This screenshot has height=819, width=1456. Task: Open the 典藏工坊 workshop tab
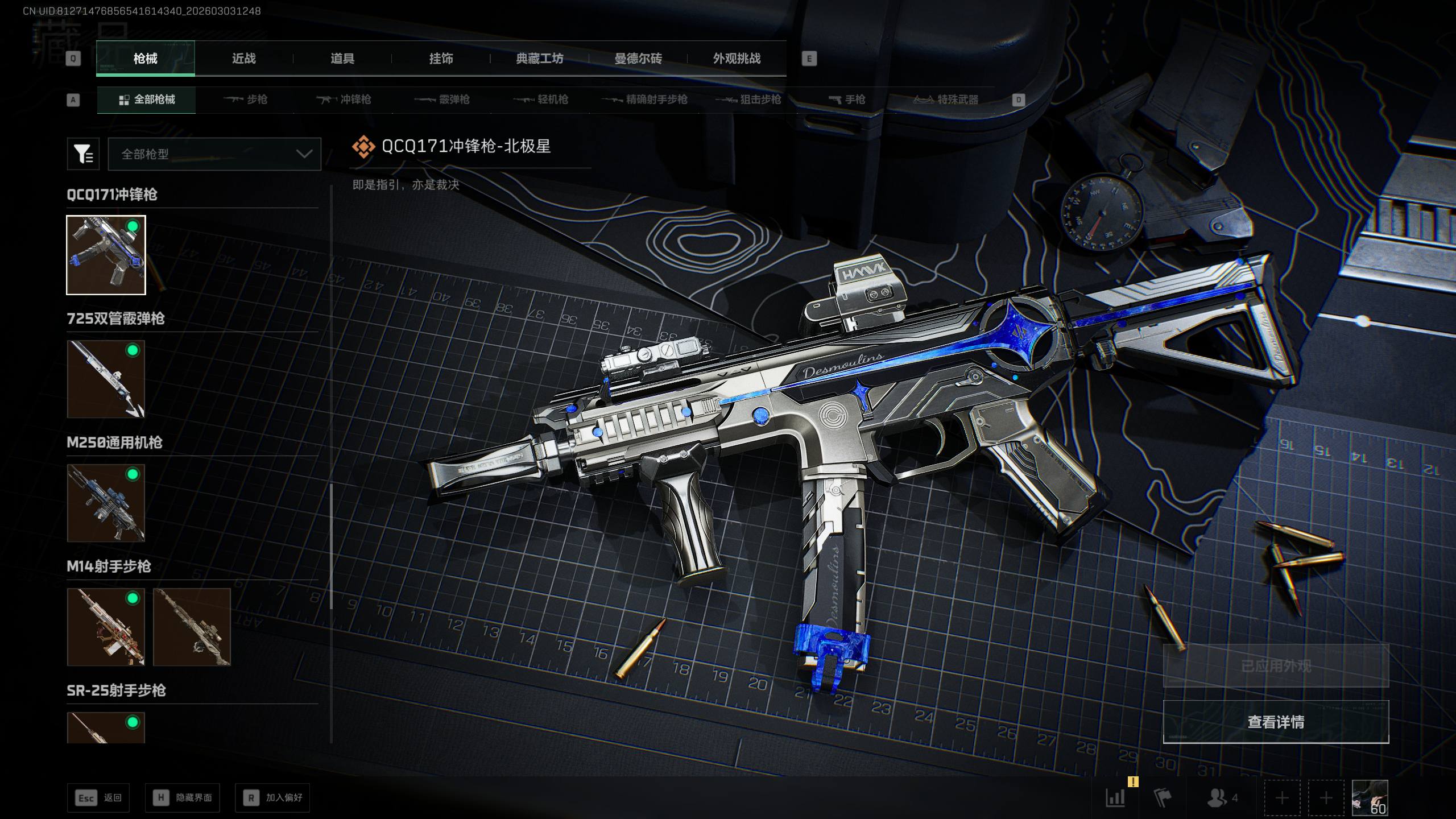[539, 59]
